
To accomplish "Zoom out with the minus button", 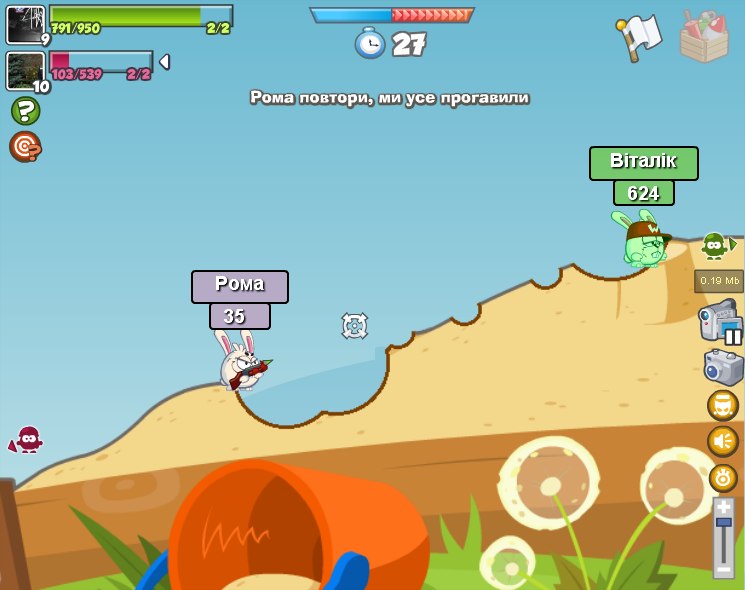I will click(724, 569).
